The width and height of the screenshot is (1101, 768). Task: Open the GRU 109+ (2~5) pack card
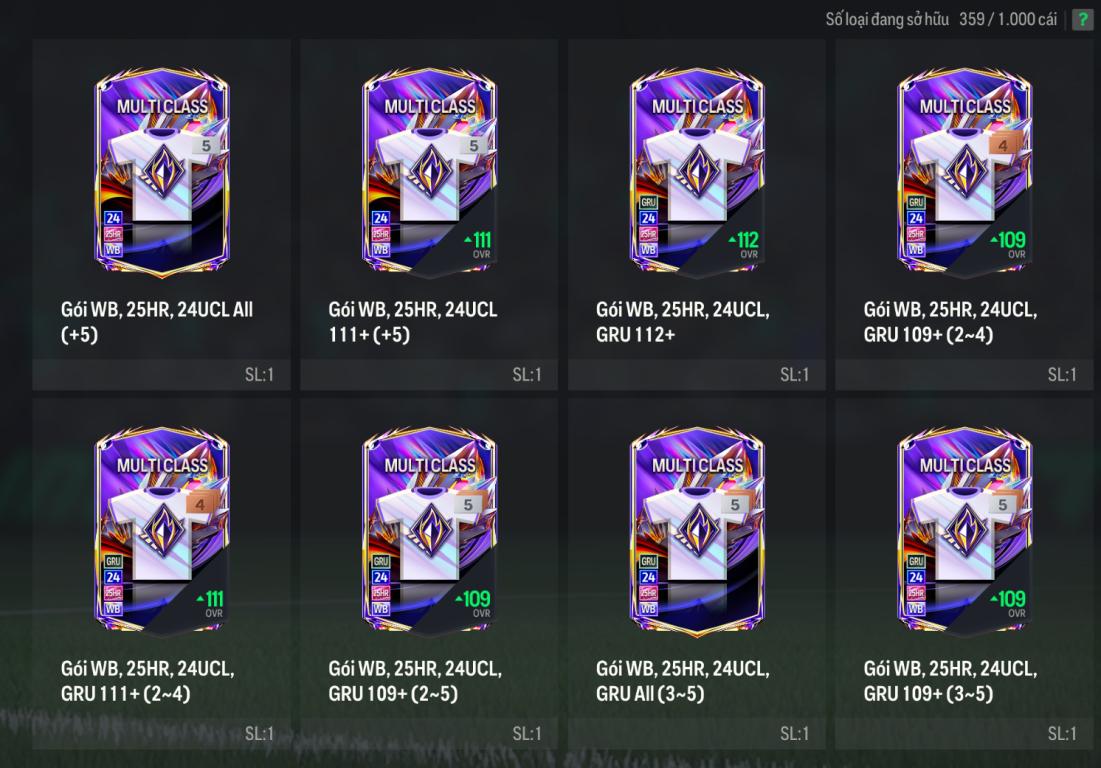pyautogui.click(x=429, y=534)
